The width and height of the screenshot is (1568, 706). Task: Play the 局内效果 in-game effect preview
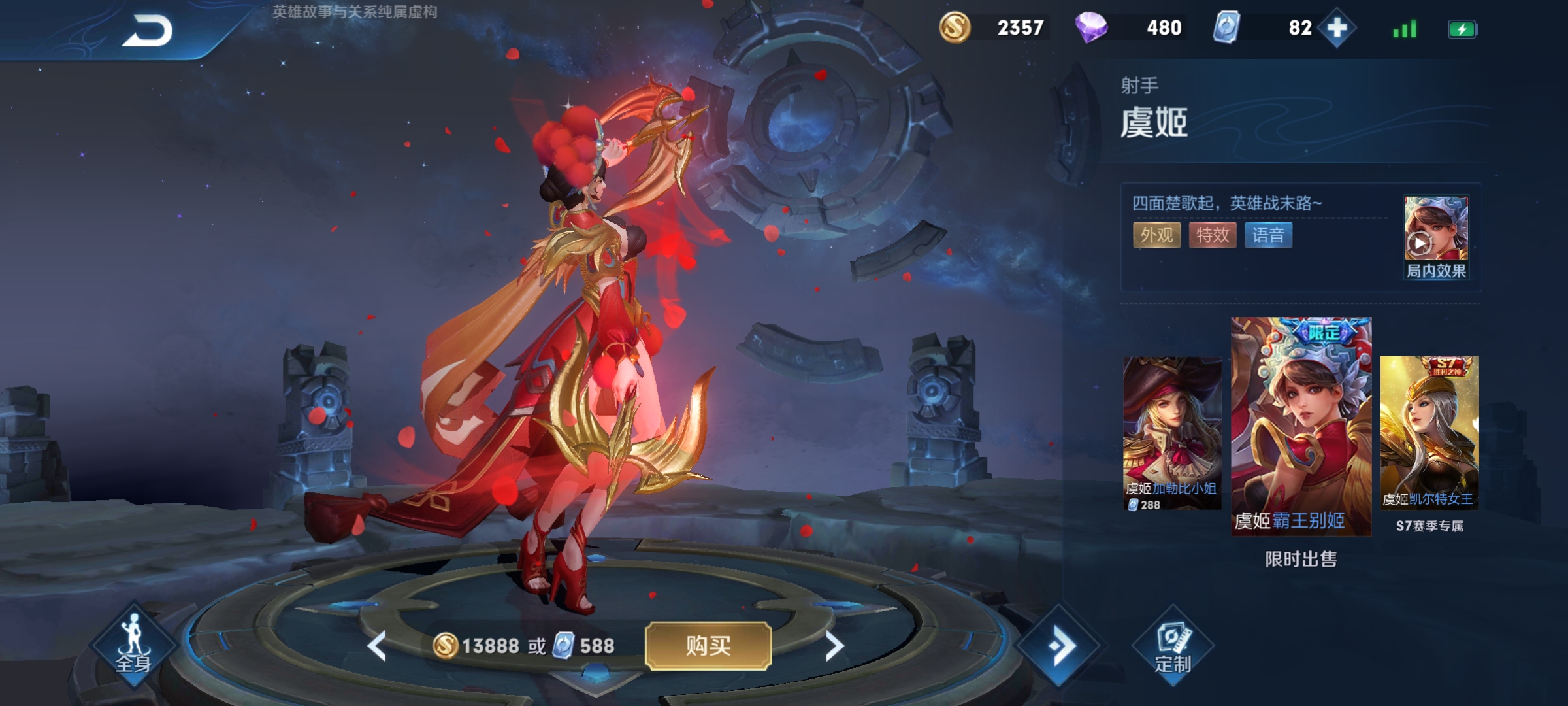[1436, 237]
